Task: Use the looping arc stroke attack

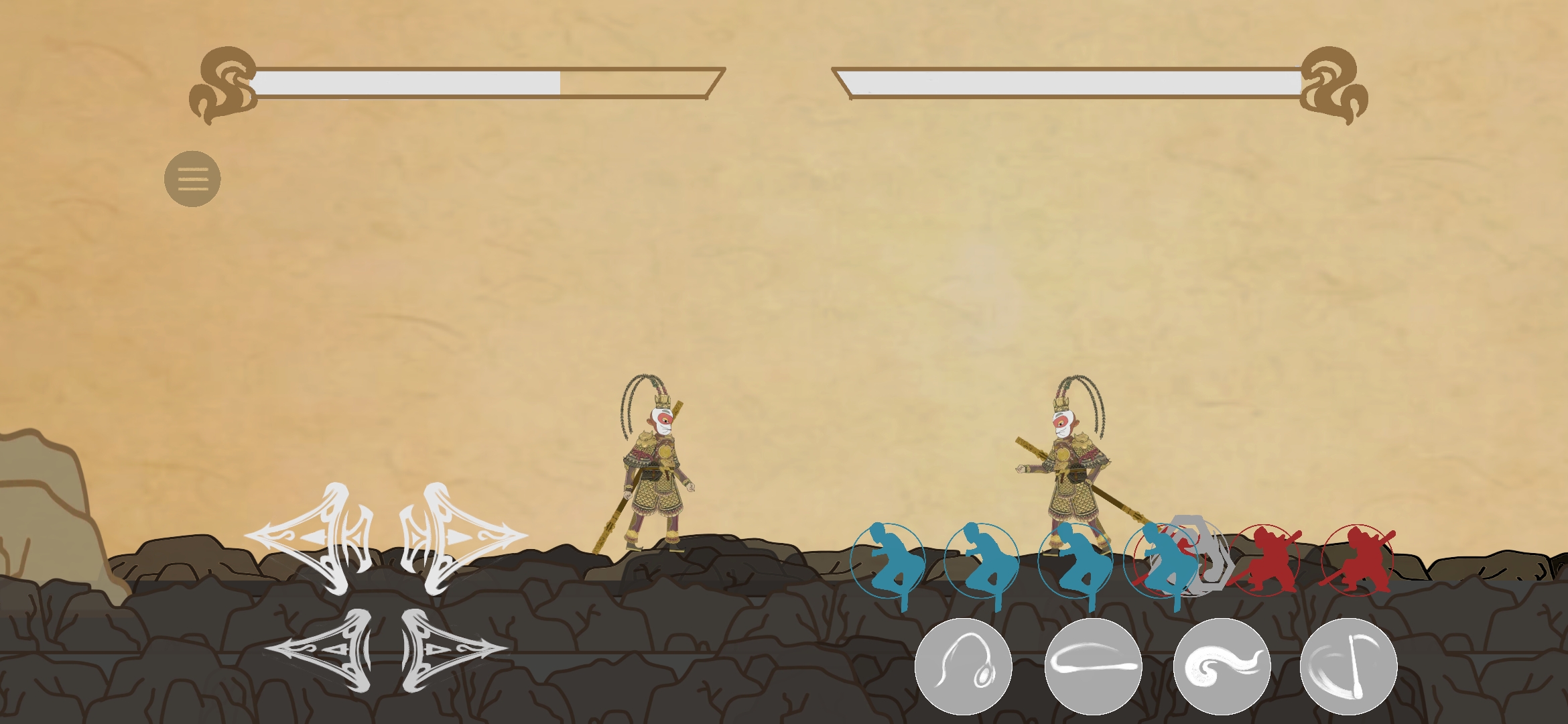Action: click(x=963, y=666)
